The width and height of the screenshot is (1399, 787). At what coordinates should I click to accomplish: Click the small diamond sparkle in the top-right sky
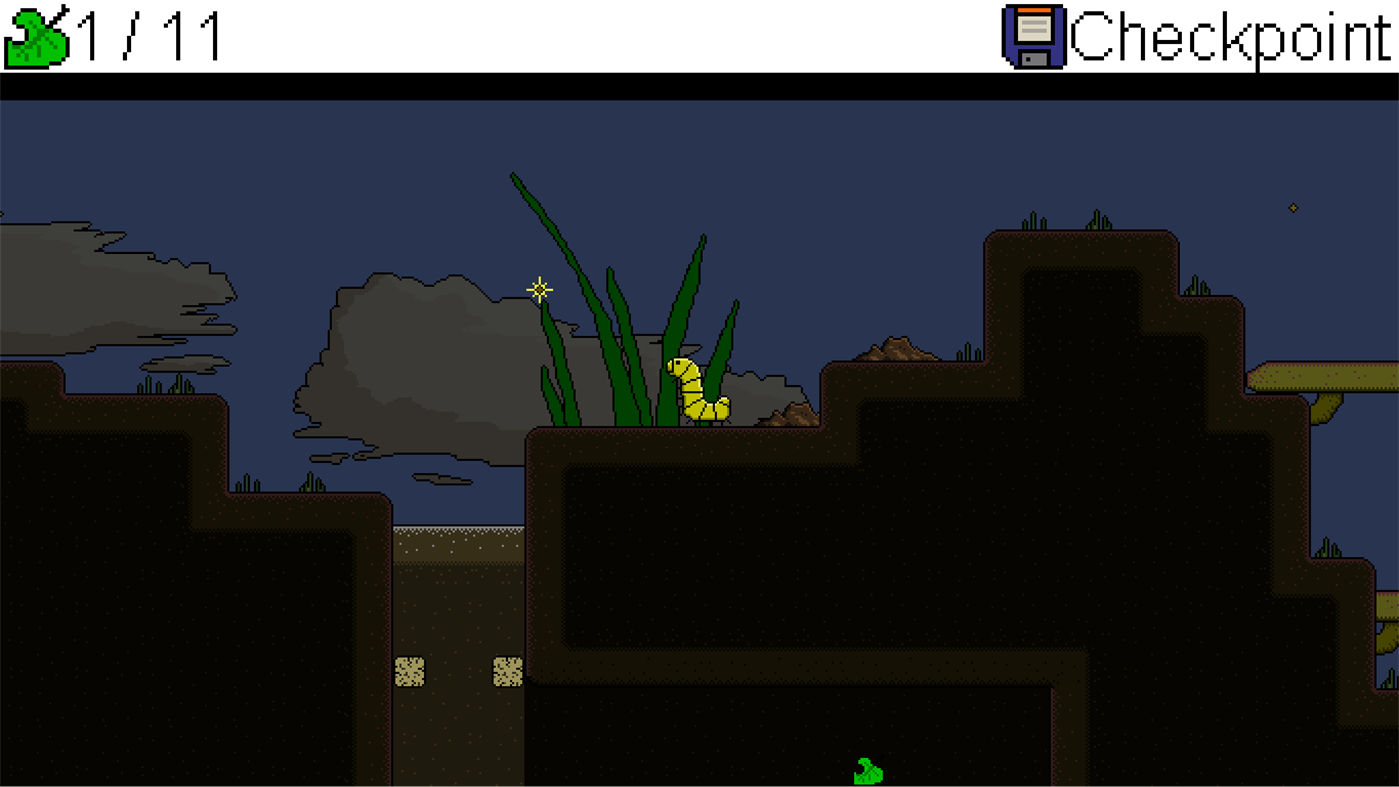tap(1294, 208)
